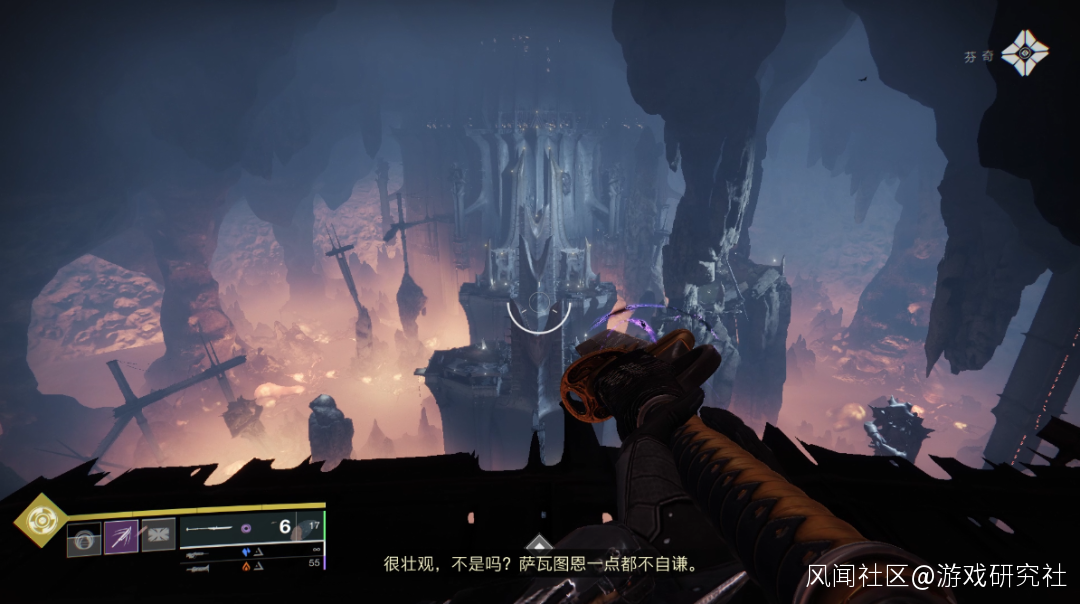Open the Ghost icon beside 芬奇
The height and width of the screenshot is (604, 1080).
pos(1024,53)
